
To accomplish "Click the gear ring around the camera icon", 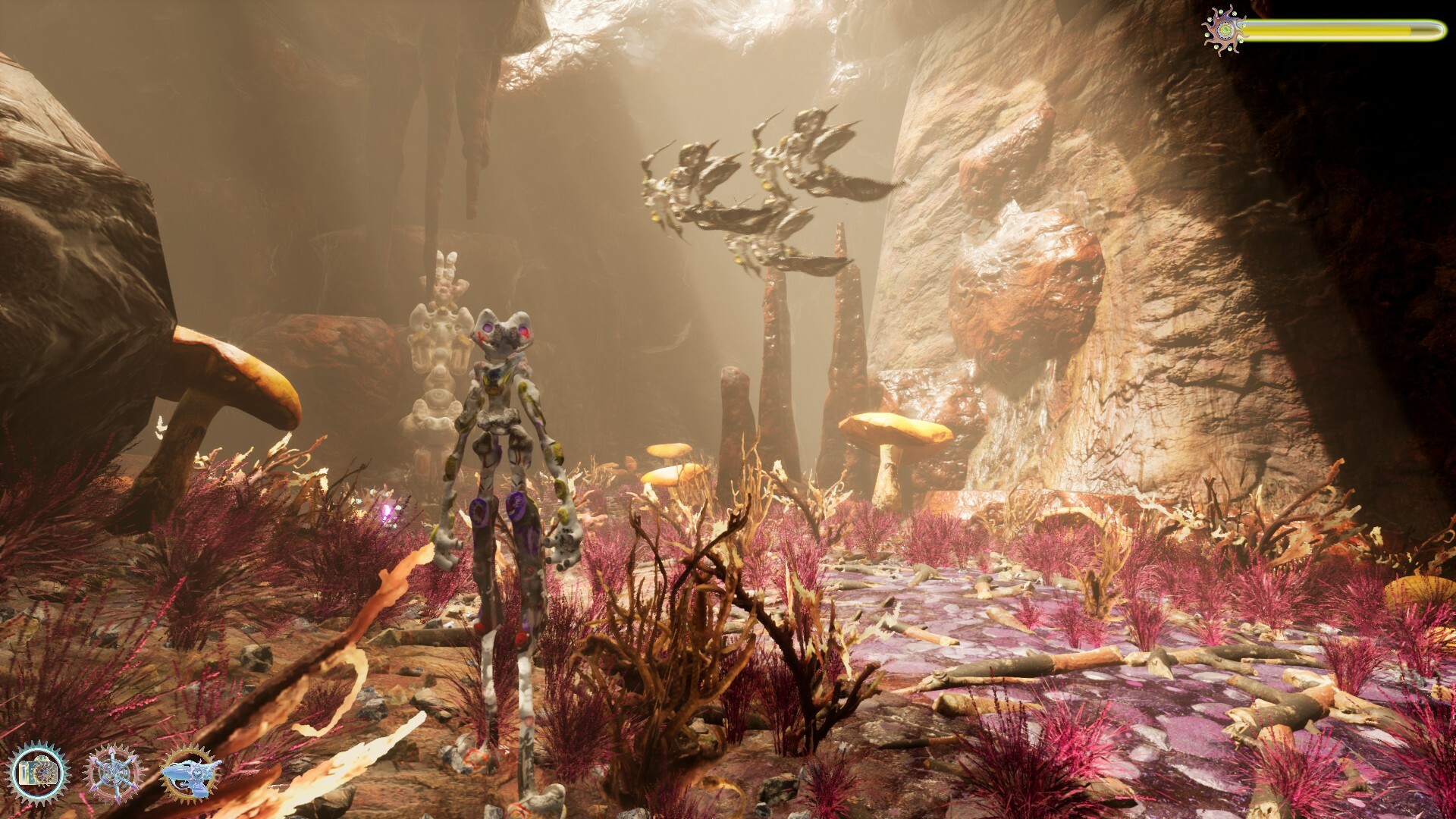I will pyautogui.click(x=39, y=749).
